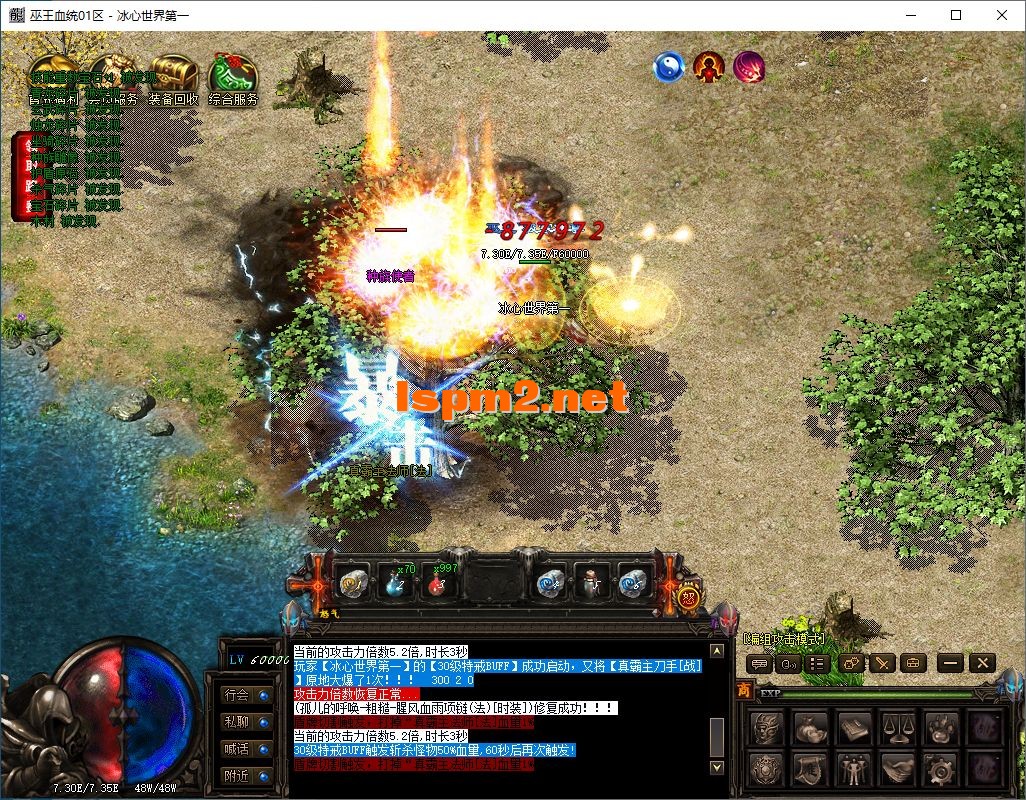1026x800 pixels.
Task: Open the handshake icon in menu grid
Action: 899,769
